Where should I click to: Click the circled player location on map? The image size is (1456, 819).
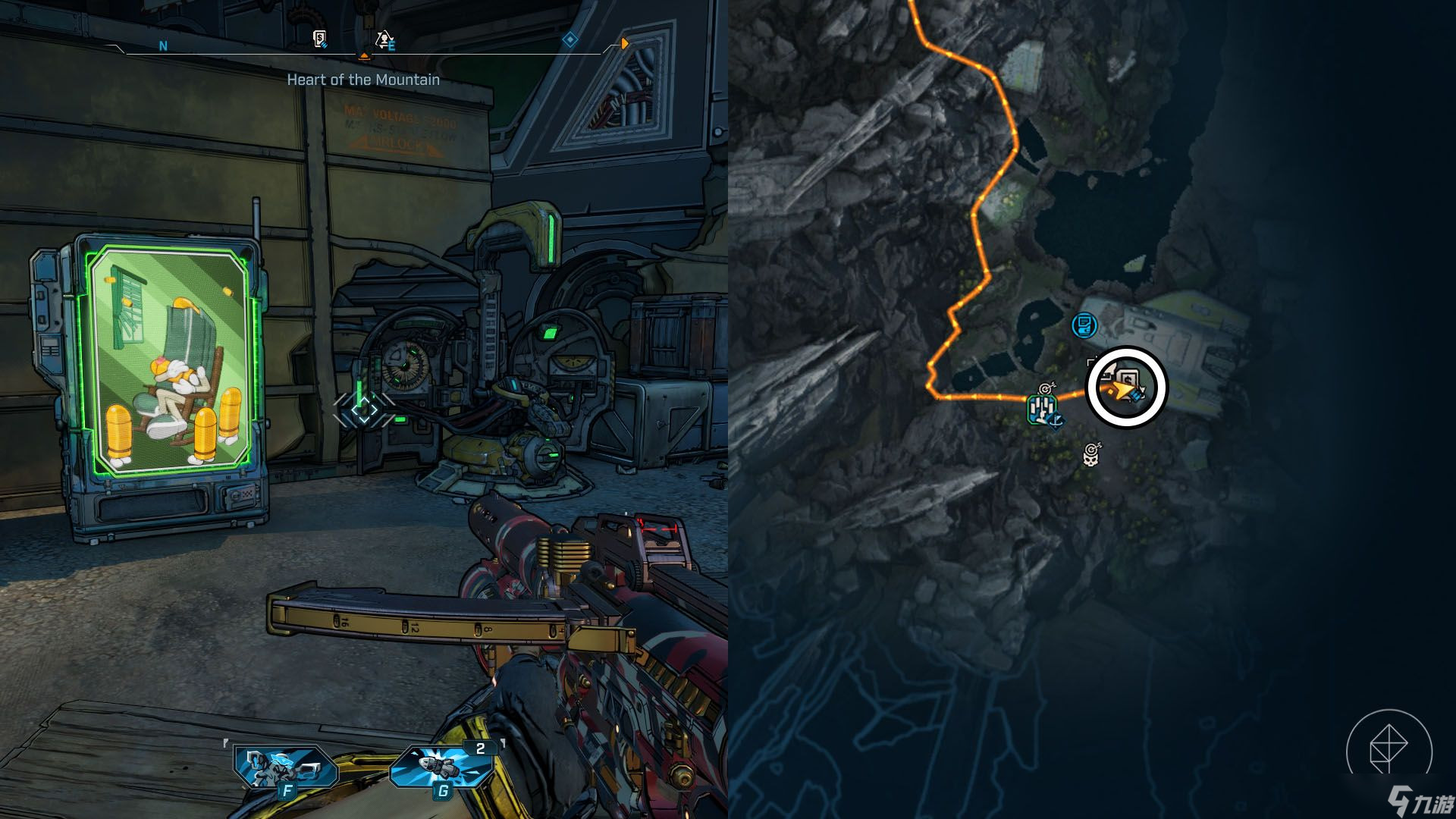[1126, 388]
